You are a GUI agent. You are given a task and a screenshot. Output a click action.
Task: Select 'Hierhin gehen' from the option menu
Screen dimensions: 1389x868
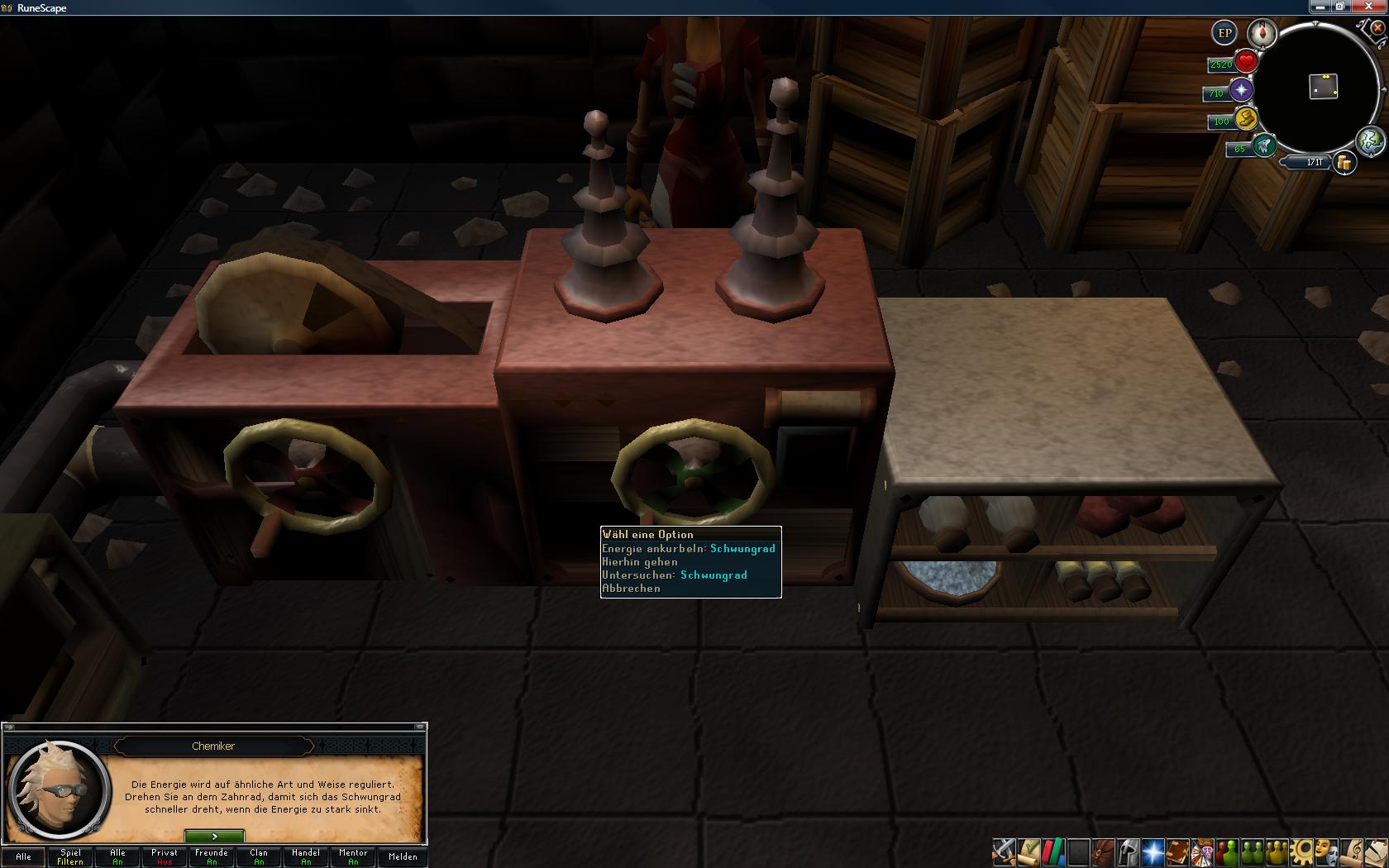[x=641, y=562]
